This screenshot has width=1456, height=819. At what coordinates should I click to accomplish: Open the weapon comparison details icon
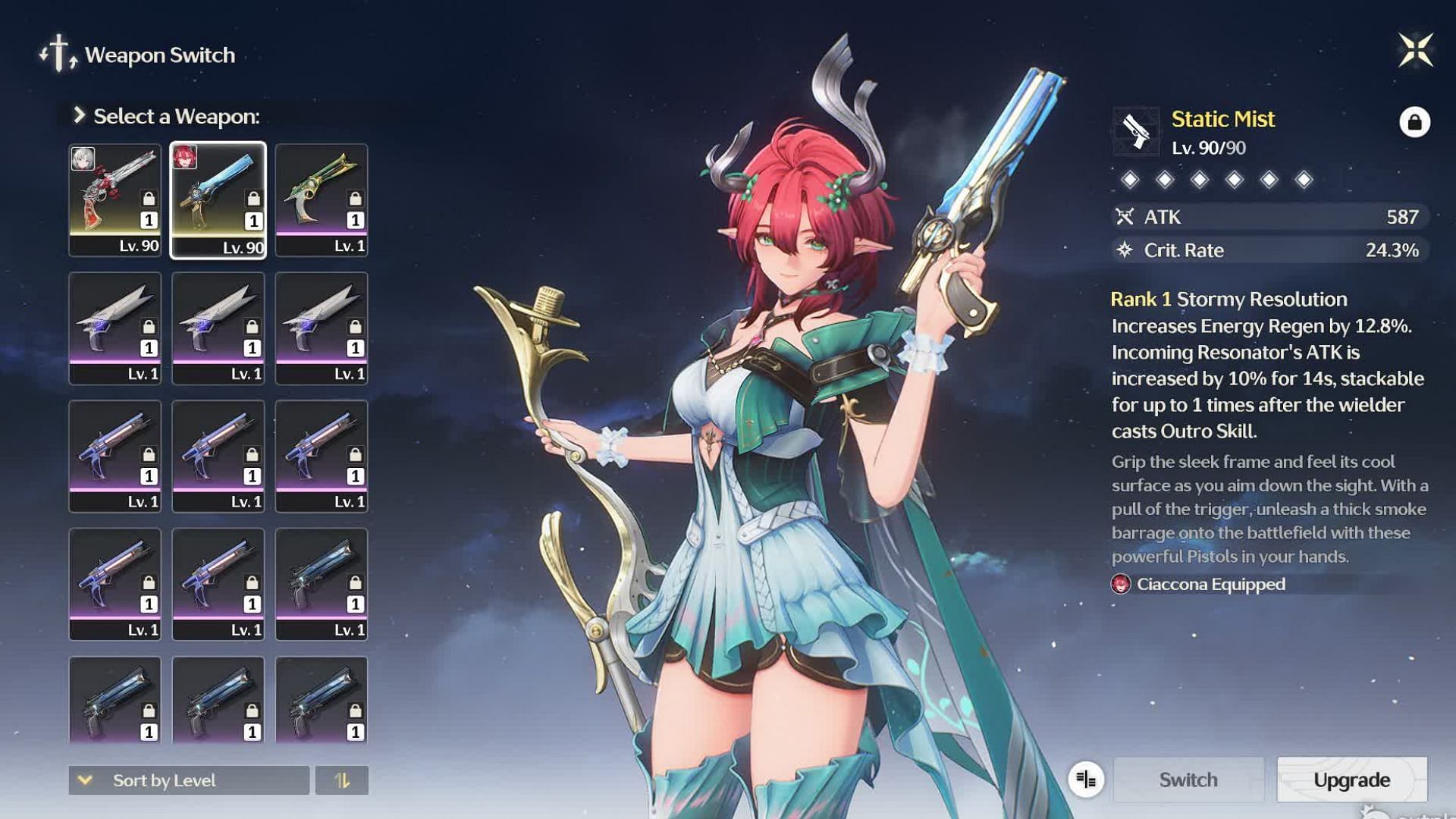point(1086,780)
